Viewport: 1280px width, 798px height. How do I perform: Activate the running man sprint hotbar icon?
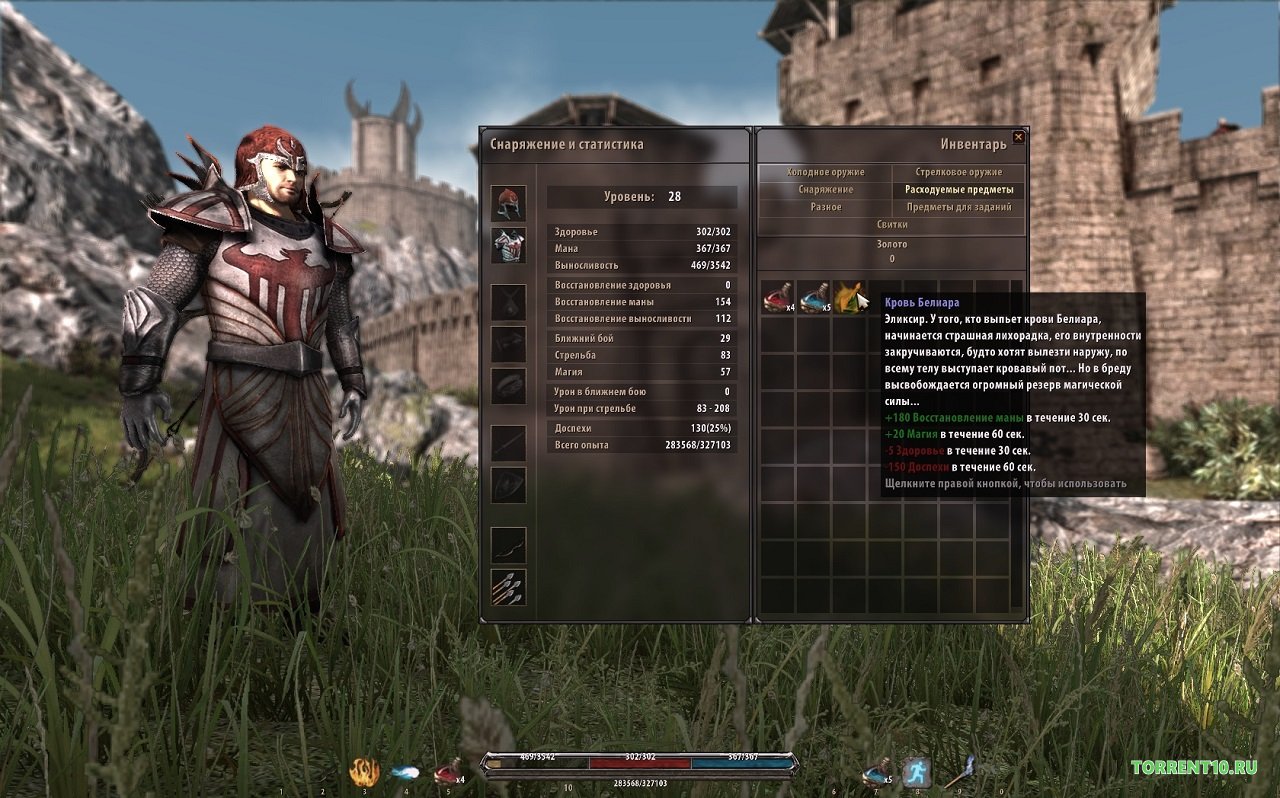(x=917, y=772)
